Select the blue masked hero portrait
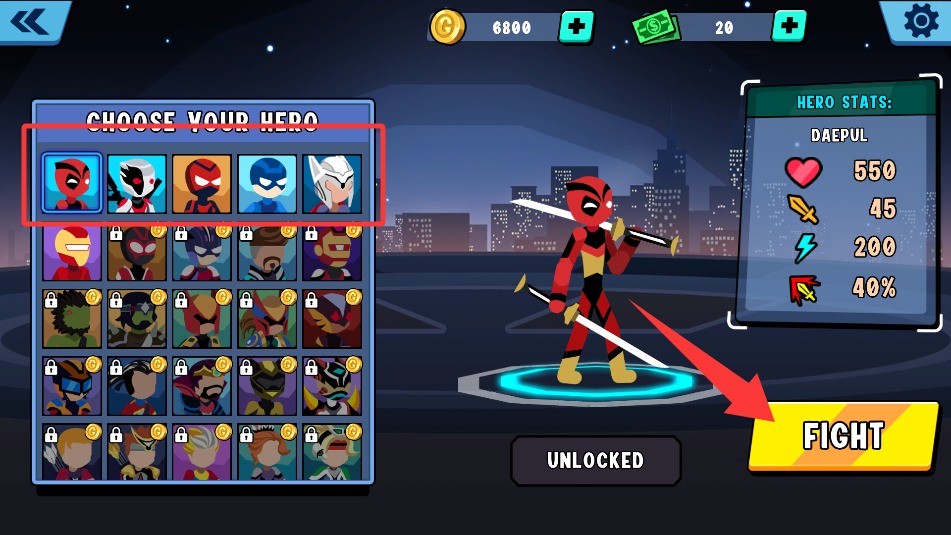 point(267,184)
